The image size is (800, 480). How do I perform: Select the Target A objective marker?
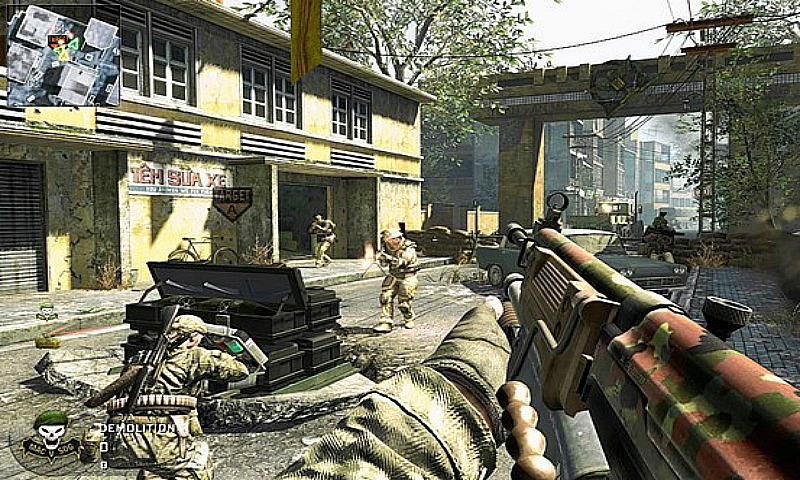[232, 204]
